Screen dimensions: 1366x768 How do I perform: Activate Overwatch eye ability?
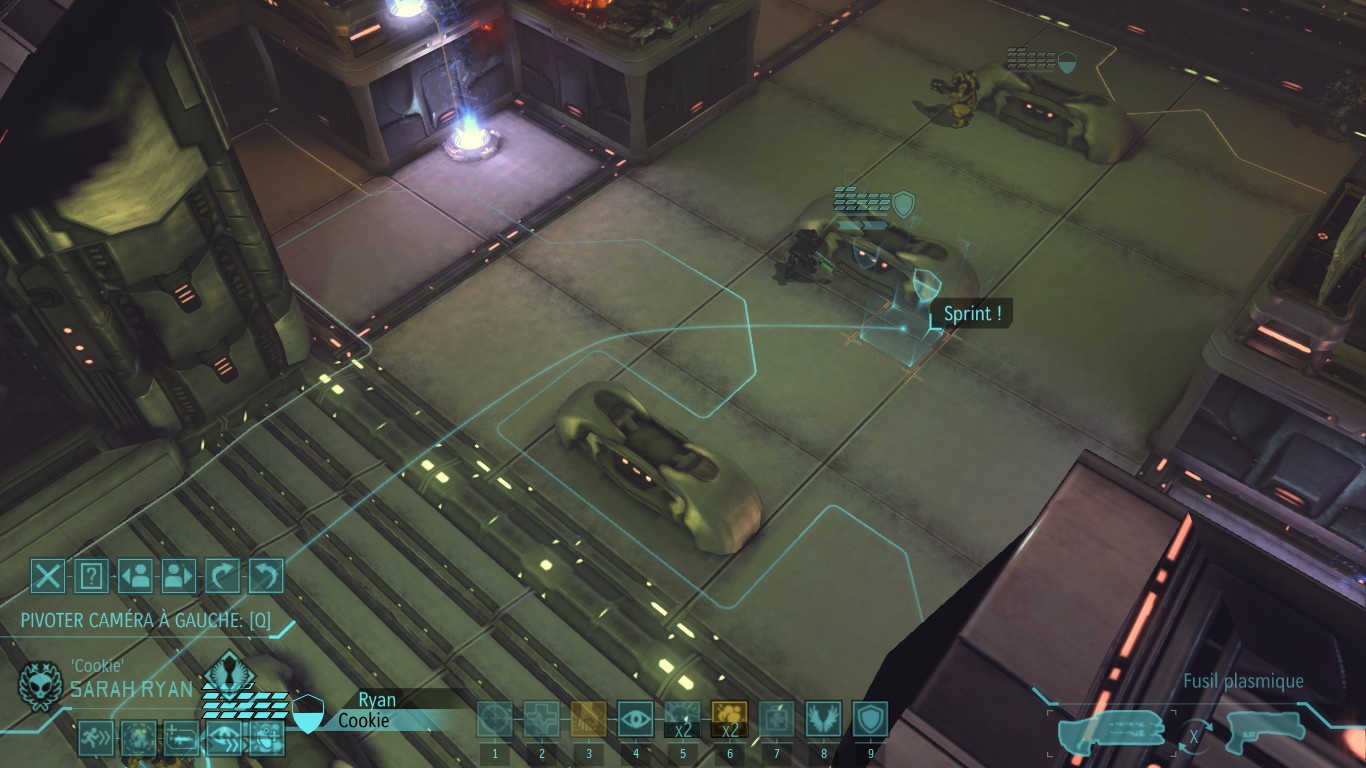tap(635, 719)
